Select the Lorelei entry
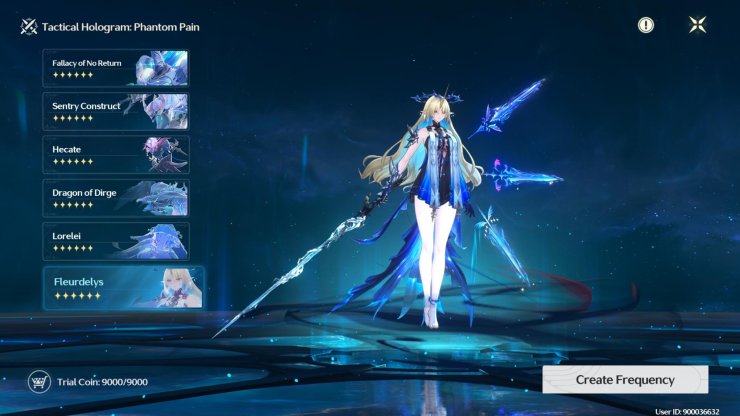The height and width of the screenshot is (416, 740). 115,241
